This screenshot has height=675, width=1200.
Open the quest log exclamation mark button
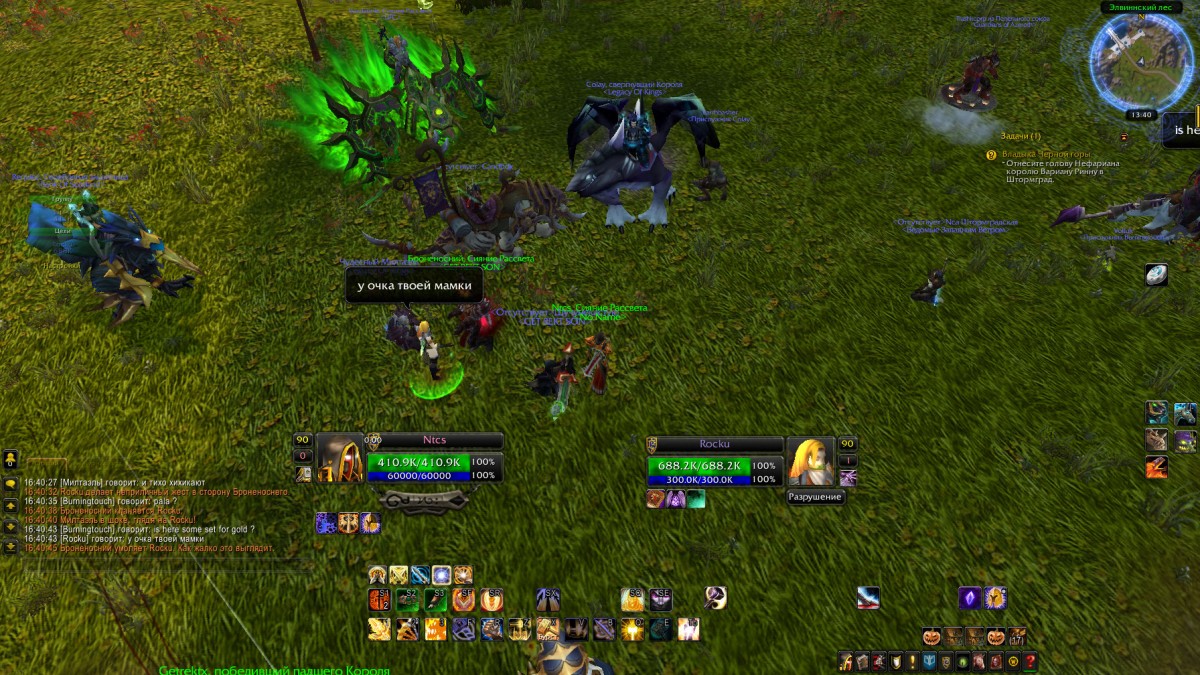pos(912,661)
